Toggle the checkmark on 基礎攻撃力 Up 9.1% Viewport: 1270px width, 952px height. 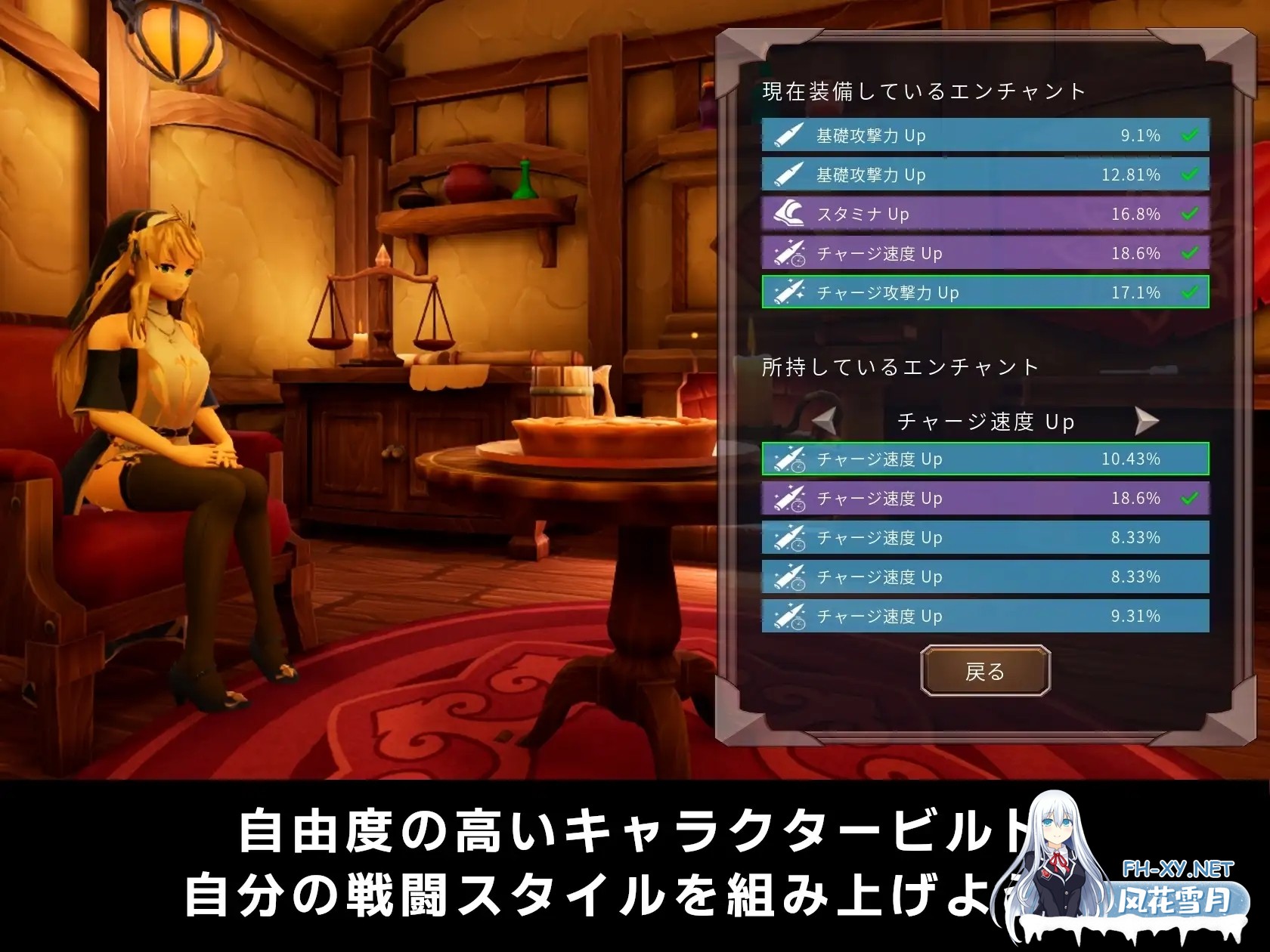coord(1191,136)
